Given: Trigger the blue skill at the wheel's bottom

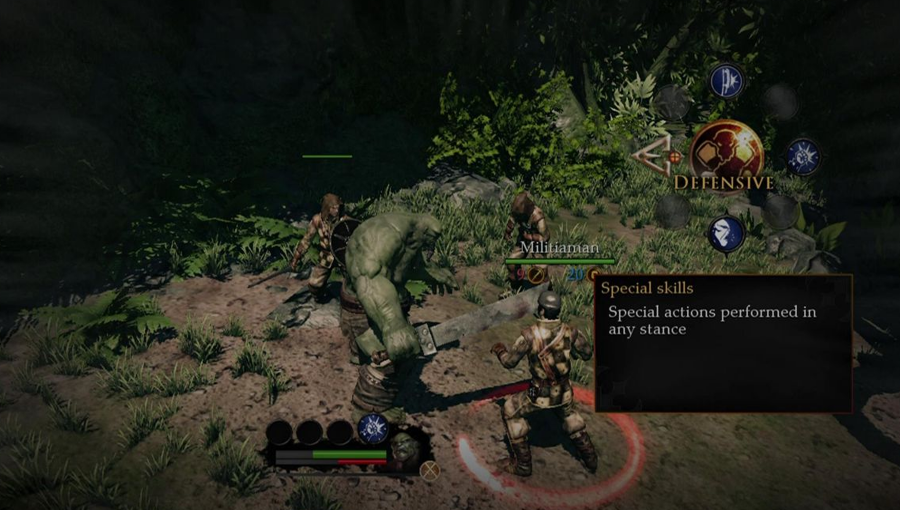Looking at the screenshot, I should click(726, 233).
